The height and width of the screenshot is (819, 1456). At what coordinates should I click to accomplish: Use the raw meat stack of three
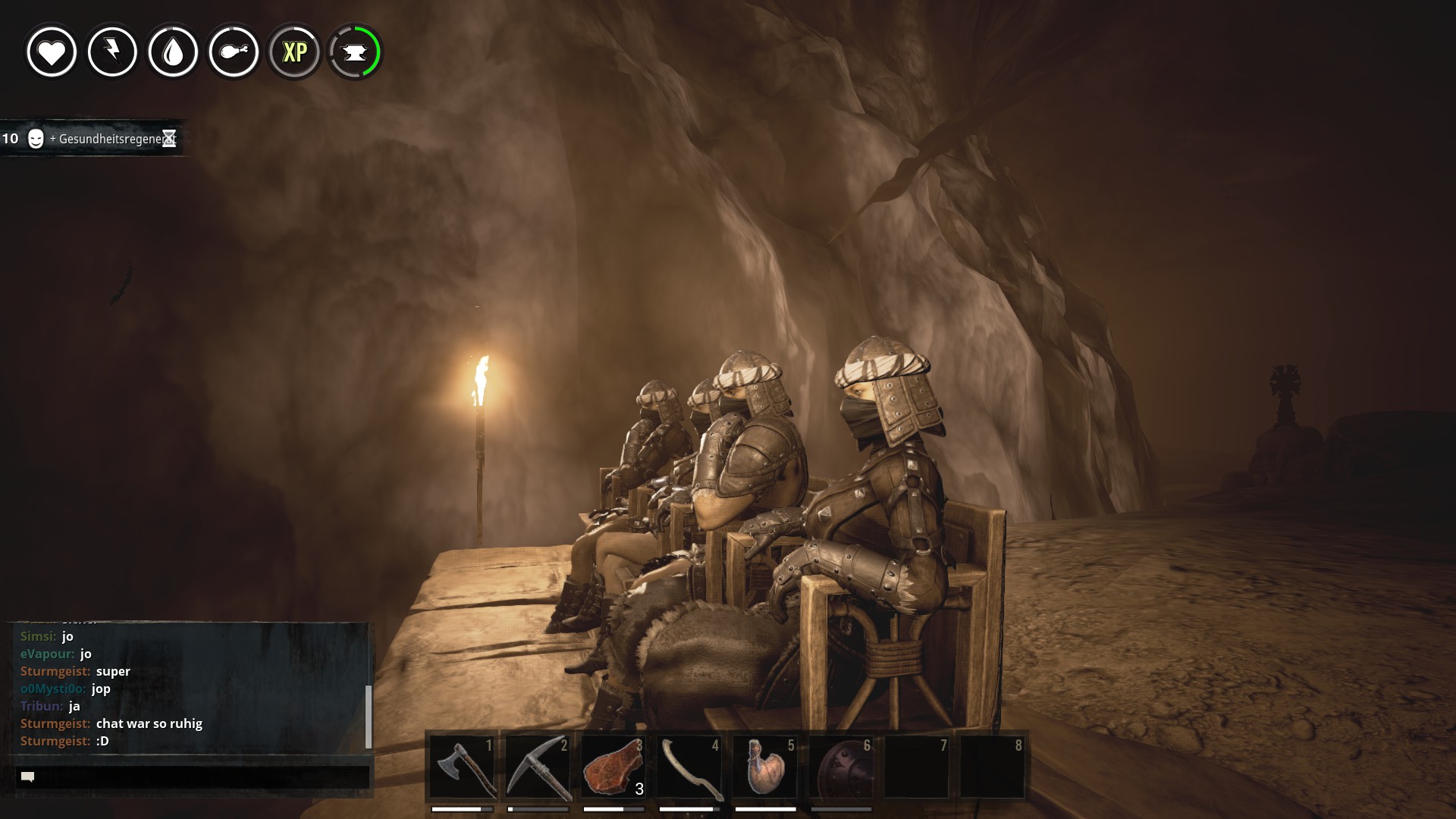613,766
